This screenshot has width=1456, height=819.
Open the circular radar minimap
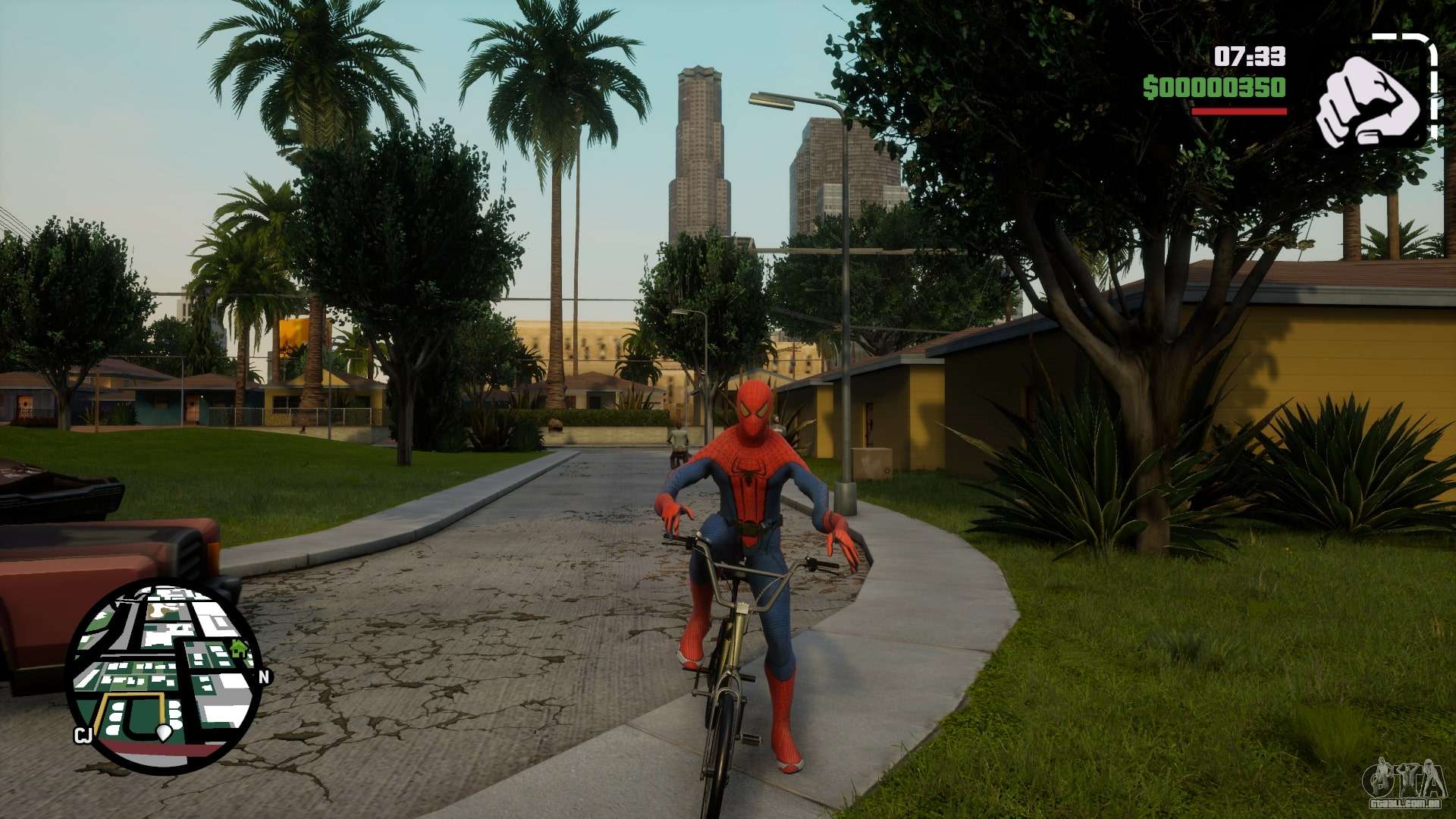click(164, 676)
